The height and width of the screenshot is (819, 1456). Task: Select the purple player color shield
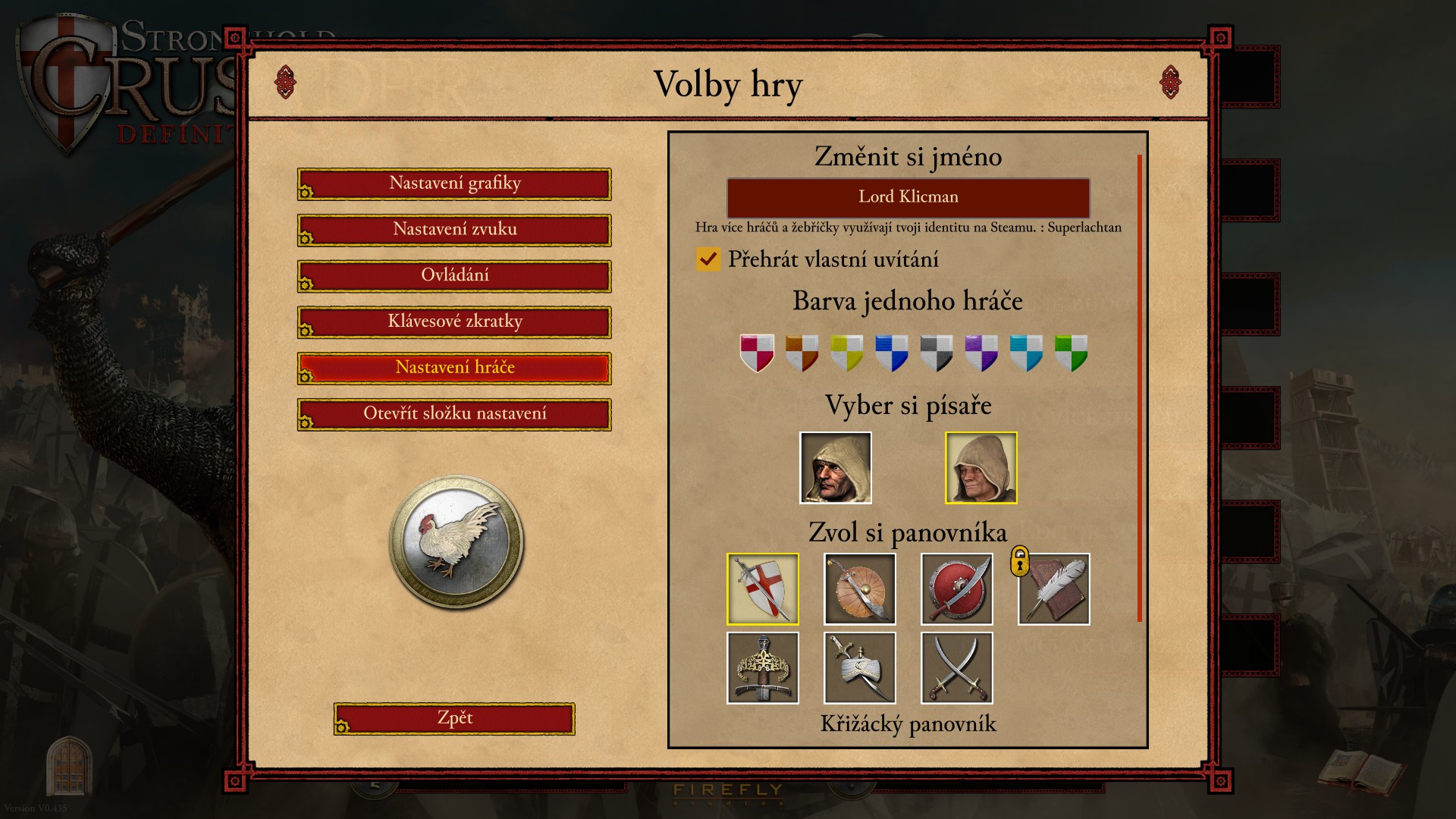[981, 353]
